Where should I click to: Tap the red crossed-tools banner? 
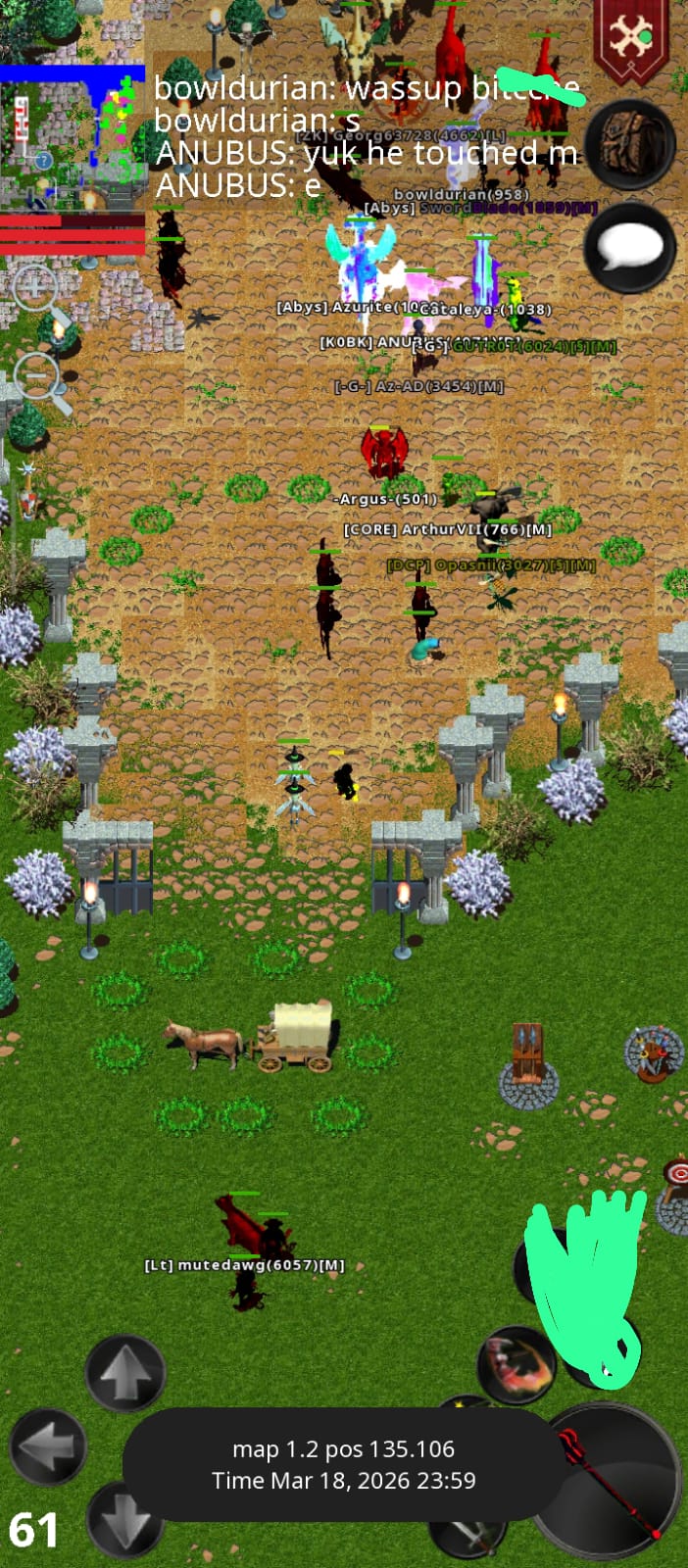[631, 39]
